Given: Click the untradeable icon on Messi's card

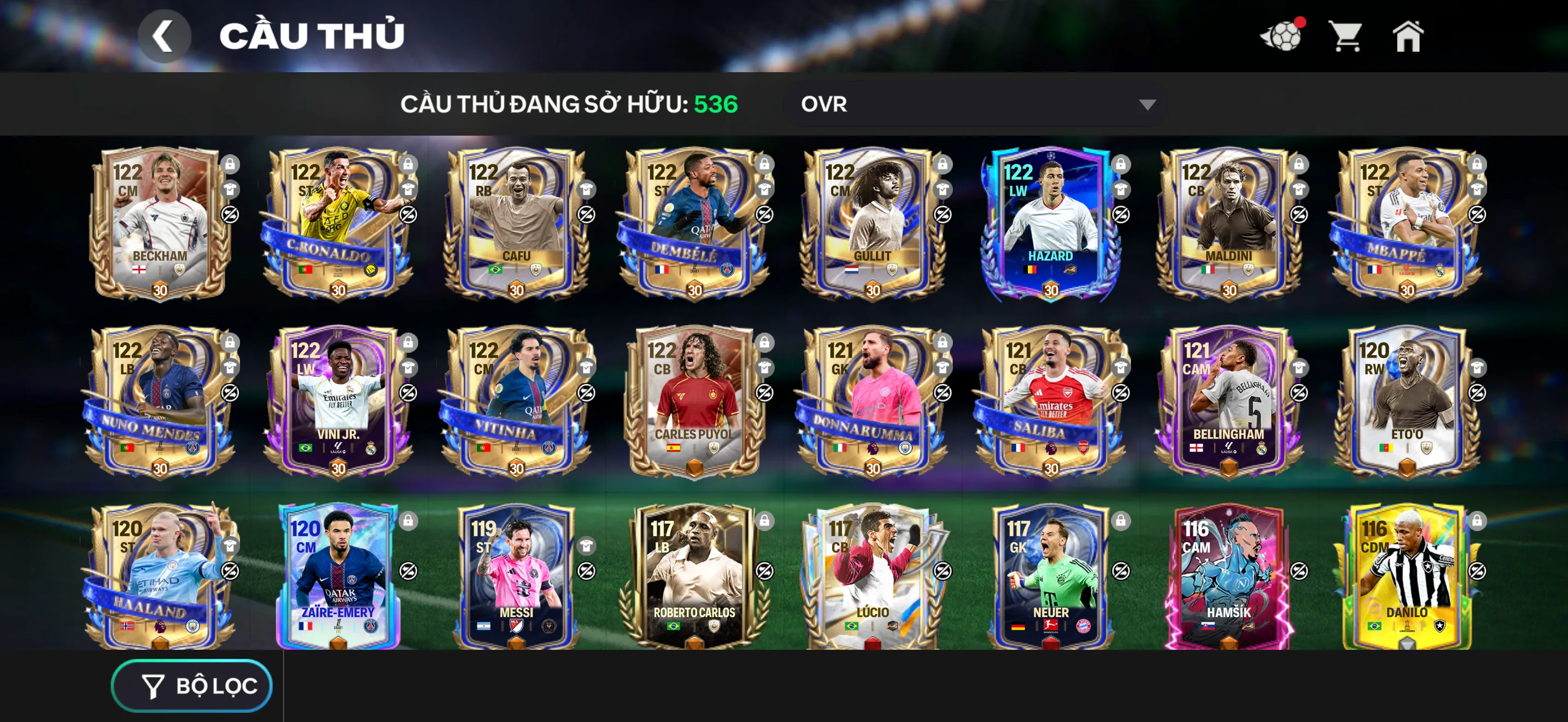Looking at the screenshot, I should [x=587, y=572].
